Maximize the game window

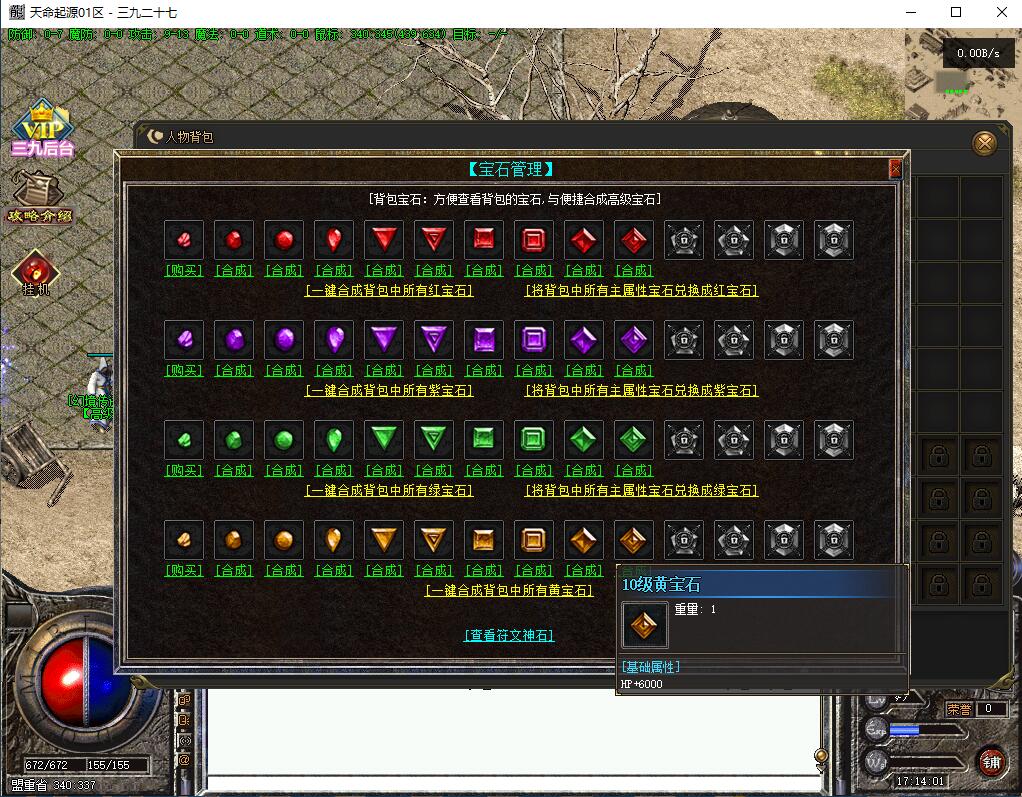point(956,12)
